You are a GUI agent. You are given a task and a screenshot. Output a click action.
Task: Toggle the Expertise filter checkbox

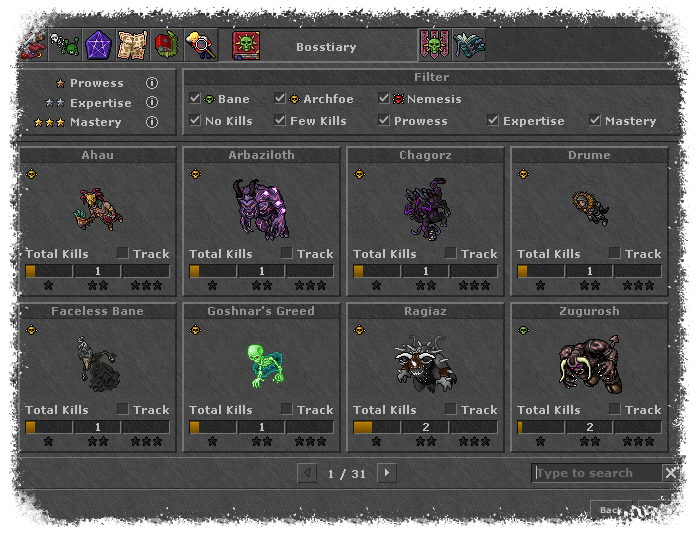click(x=493, y=121)
